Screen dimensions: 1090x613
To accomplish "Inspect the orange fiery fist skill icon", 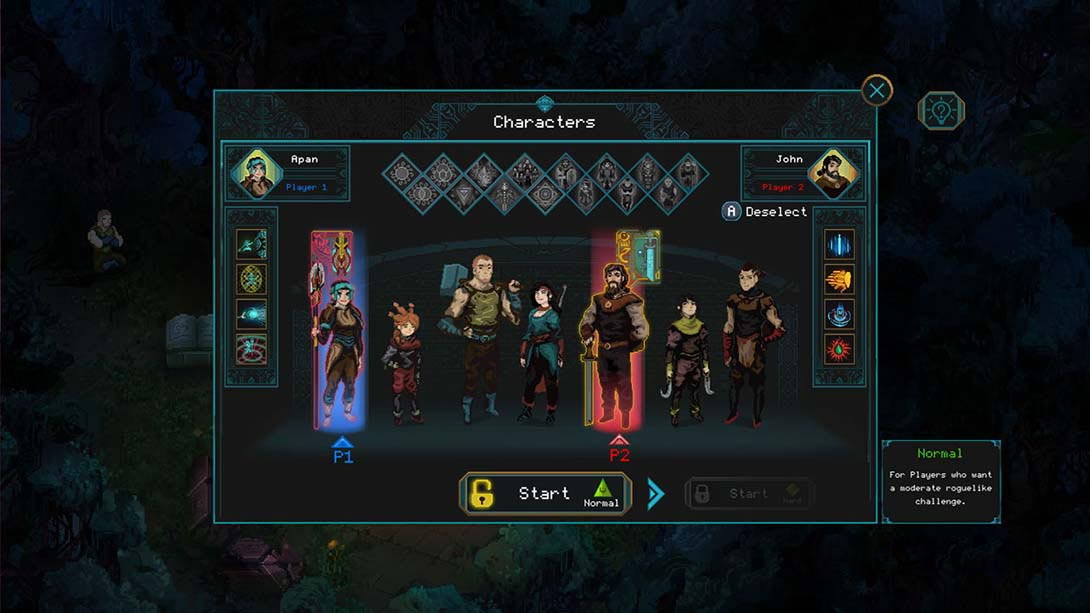I will pos(839,280).
